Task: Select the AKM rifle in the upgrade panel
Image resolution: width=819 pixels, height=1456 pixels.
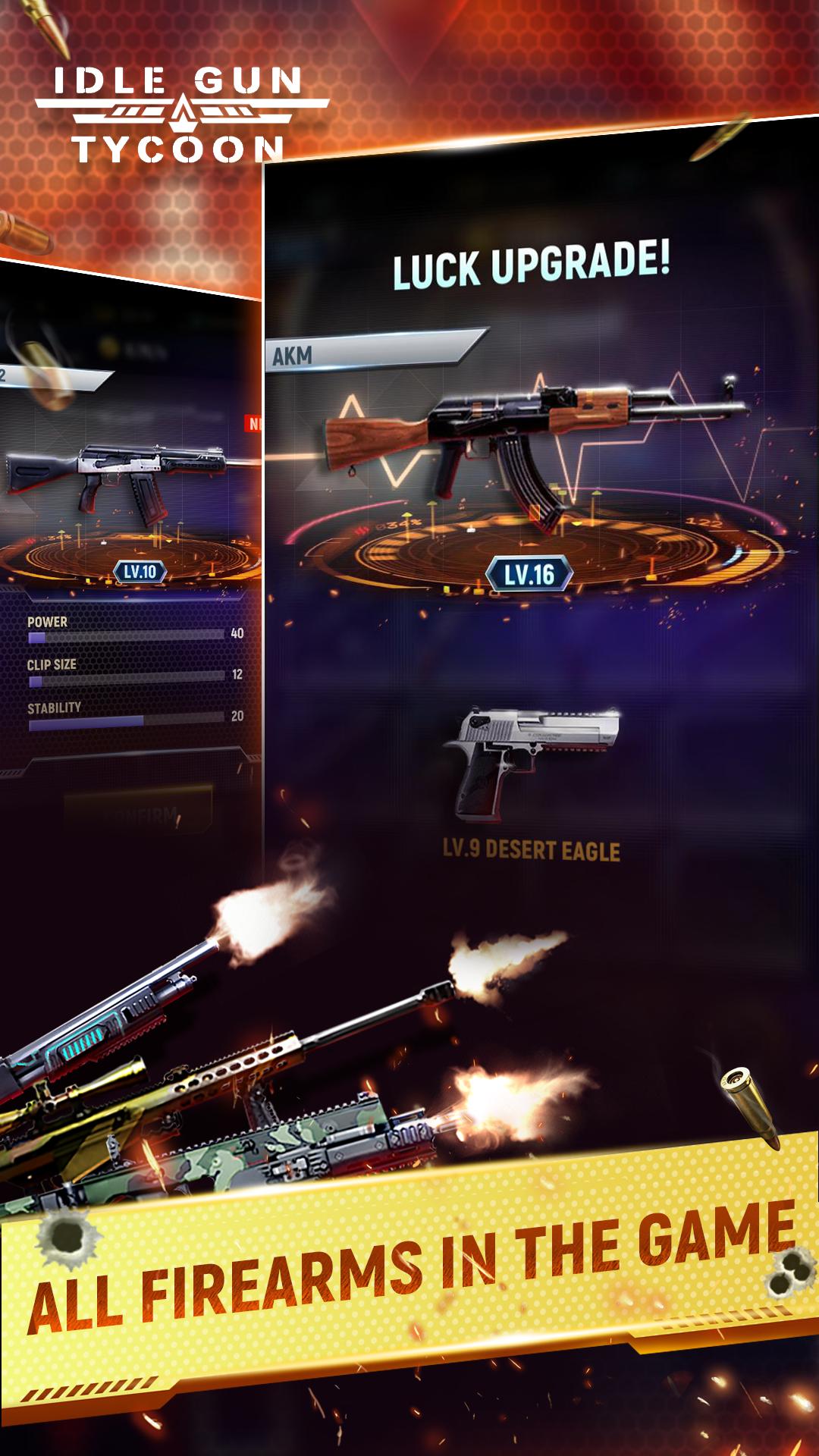Action: [531, 441]
